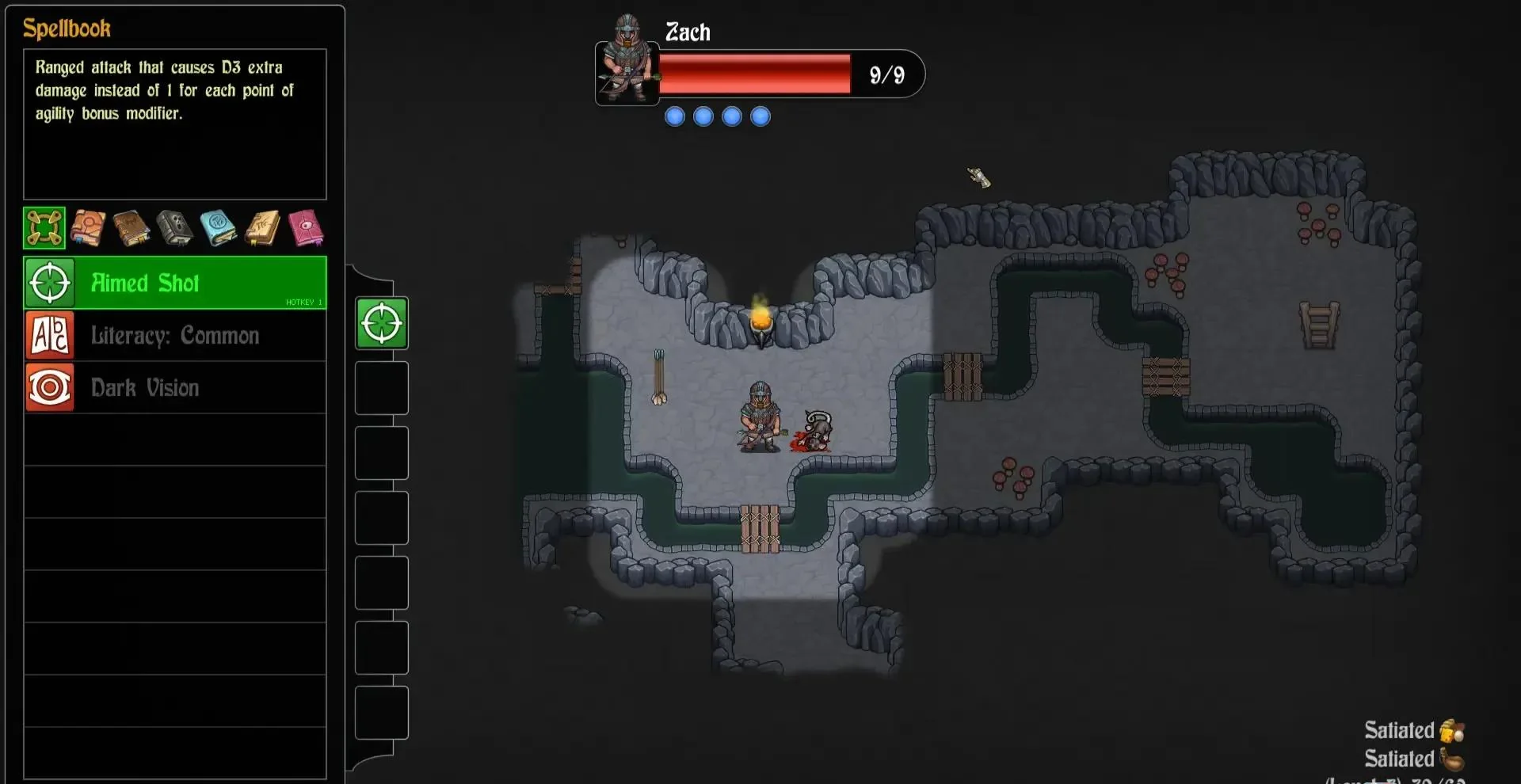The width and height of the screenshot is (1521, 784).
Task: Click the brown leather spellbook category
Action: point(132,228)
